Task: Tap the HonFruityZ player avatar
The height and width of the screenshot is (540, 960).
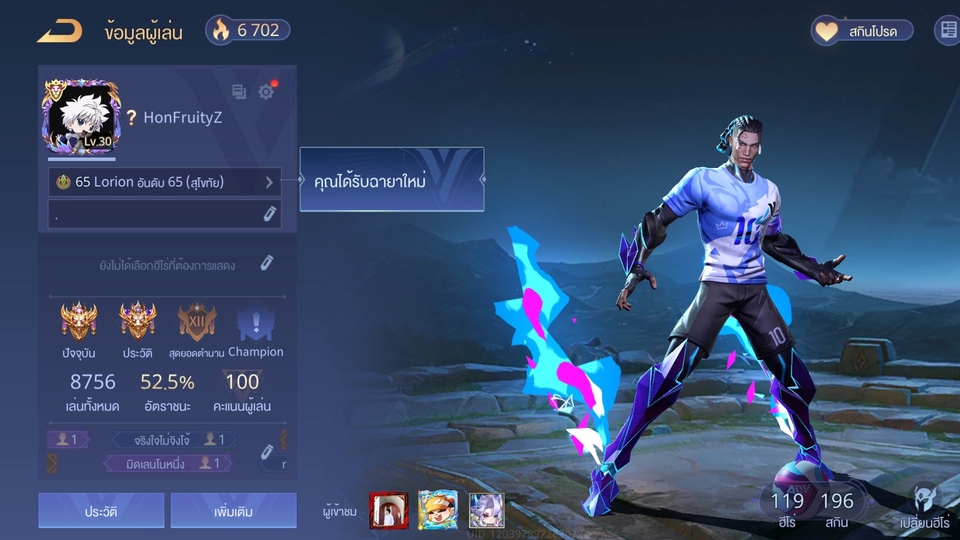Action: click(80, 117)
